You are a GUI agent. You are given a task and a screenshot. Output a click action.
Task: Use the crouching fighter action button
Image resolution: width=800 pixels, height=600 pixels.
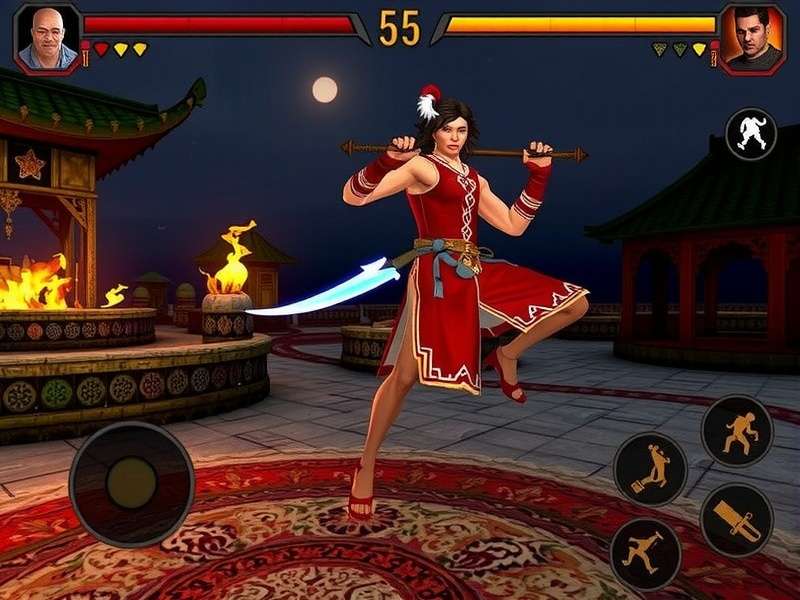737,431
